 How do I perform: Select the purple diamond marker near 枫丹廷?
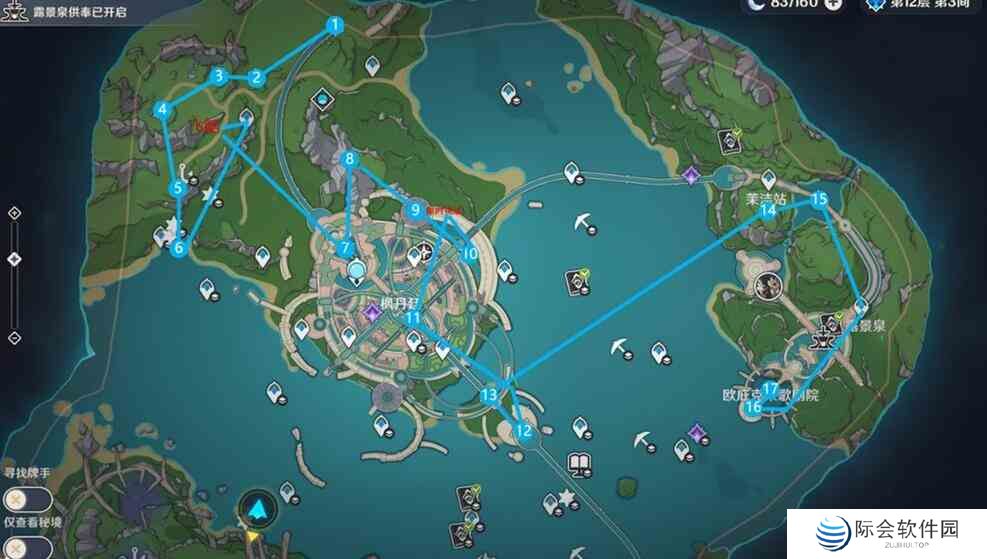point(373,314)
